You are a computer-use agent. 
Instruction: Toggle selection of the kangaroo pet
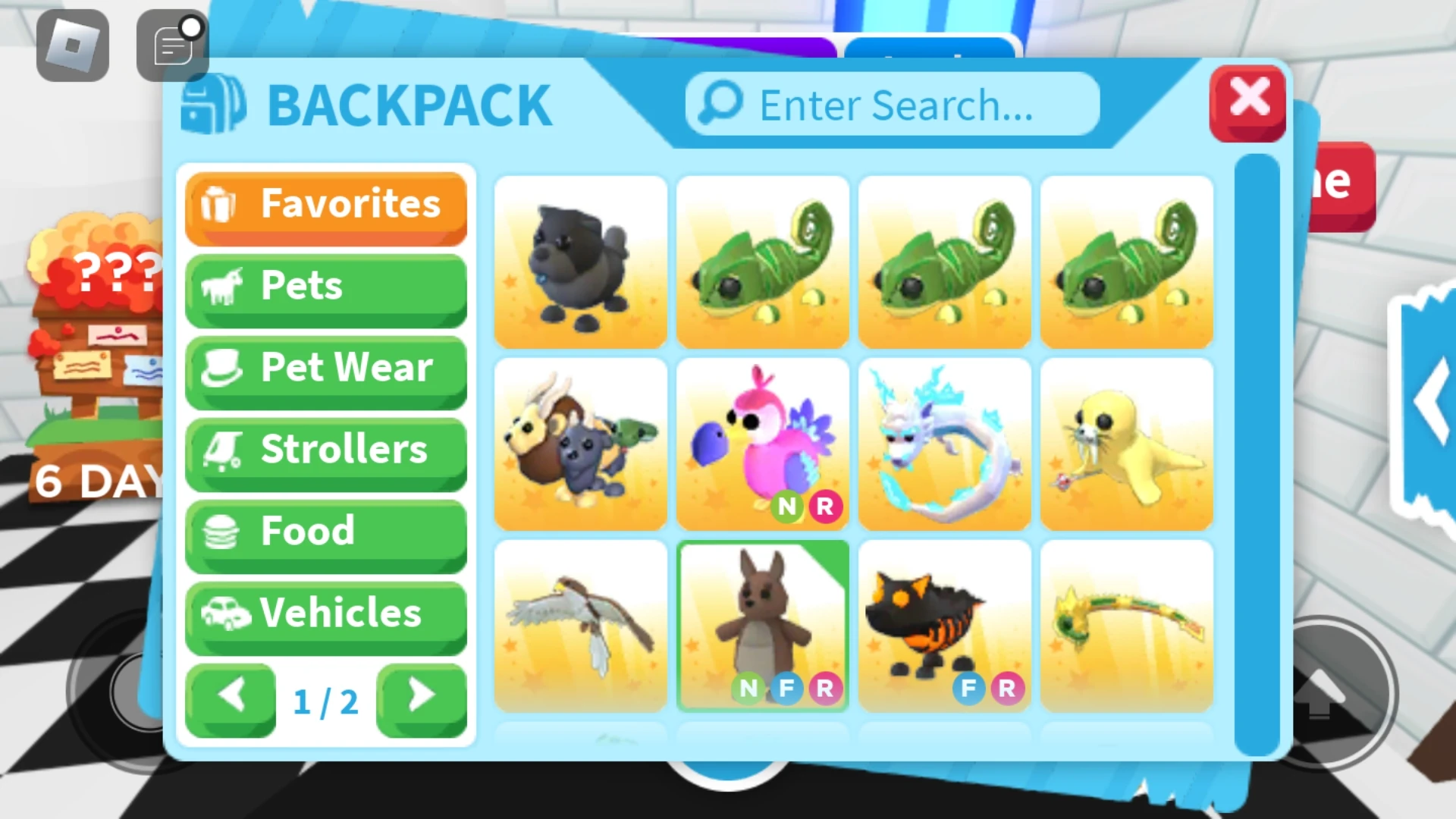[762, 626]
